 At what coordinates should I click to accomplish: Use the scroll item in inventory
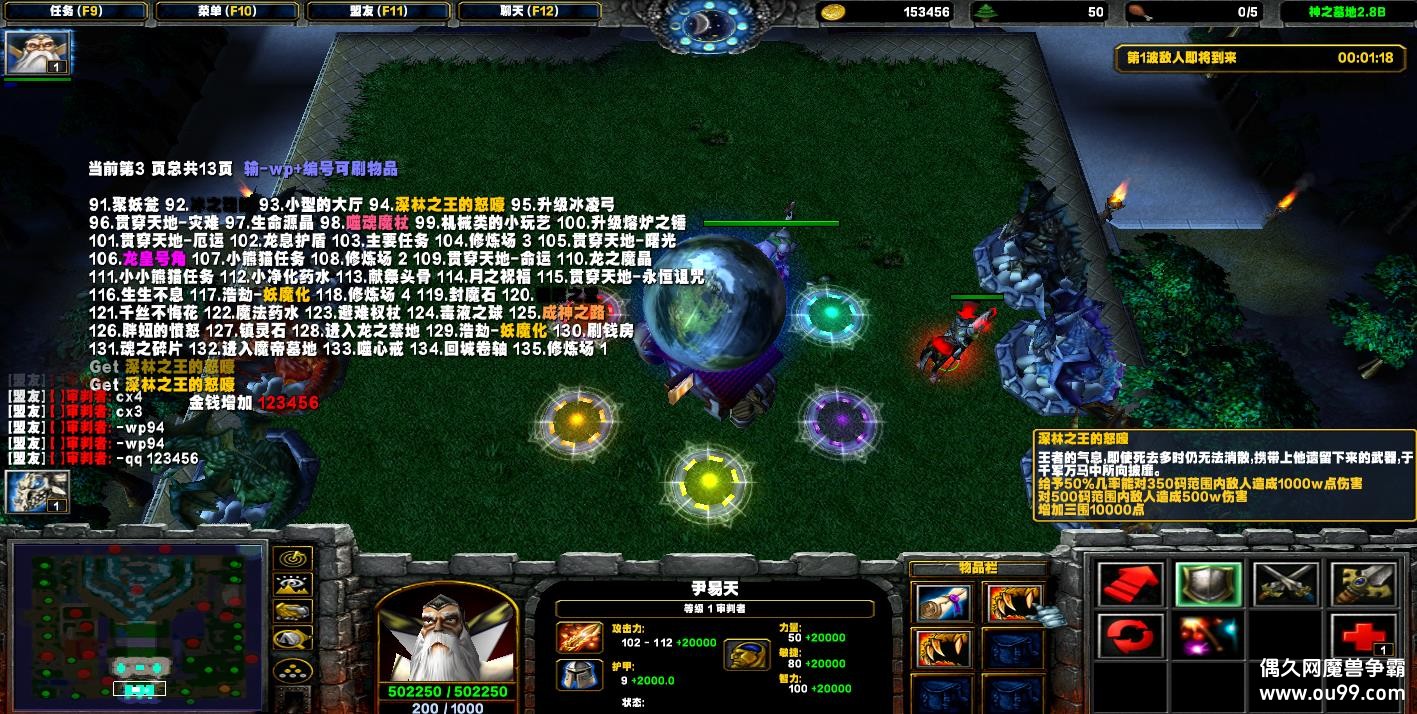[x=942, y=601]
